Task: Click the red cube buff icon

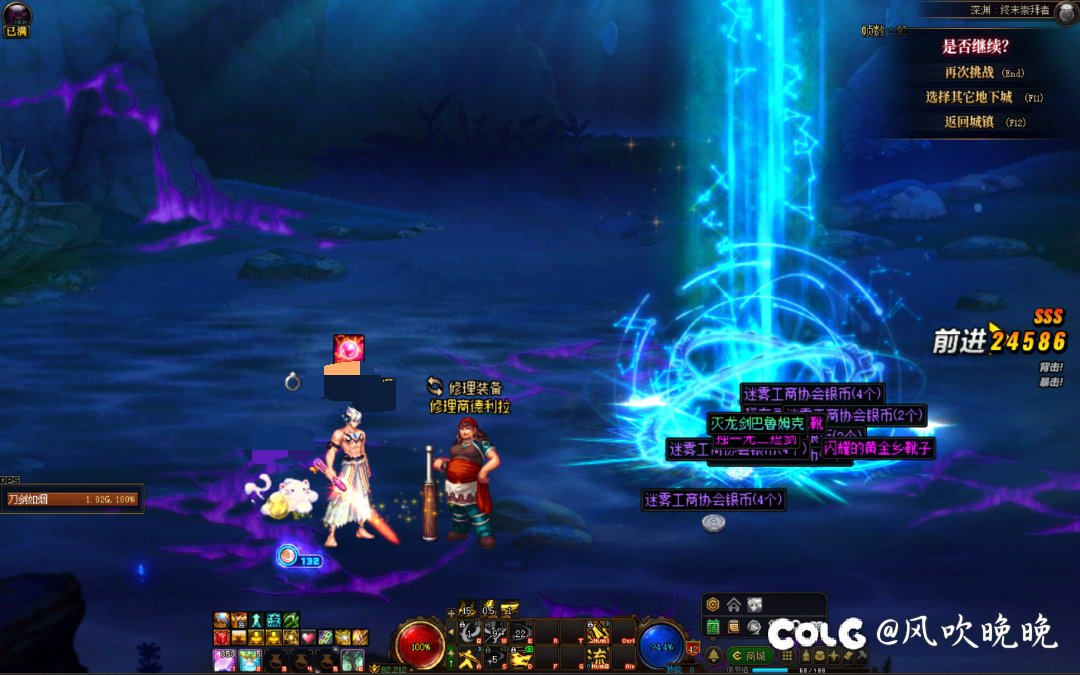Action: [222, 638]
